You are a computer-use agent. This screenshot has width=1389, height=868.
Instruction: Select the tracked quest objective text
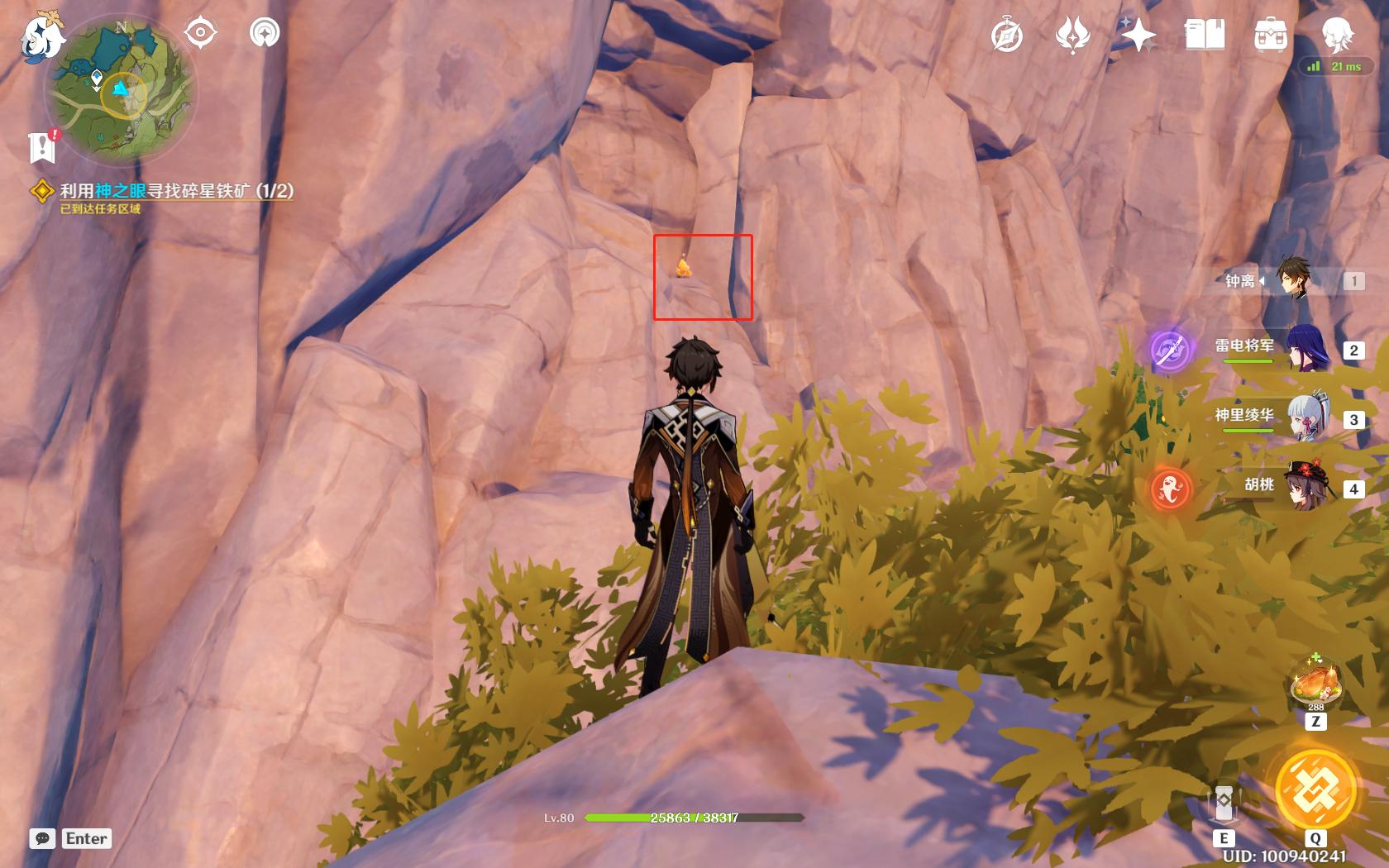point(176,191)
